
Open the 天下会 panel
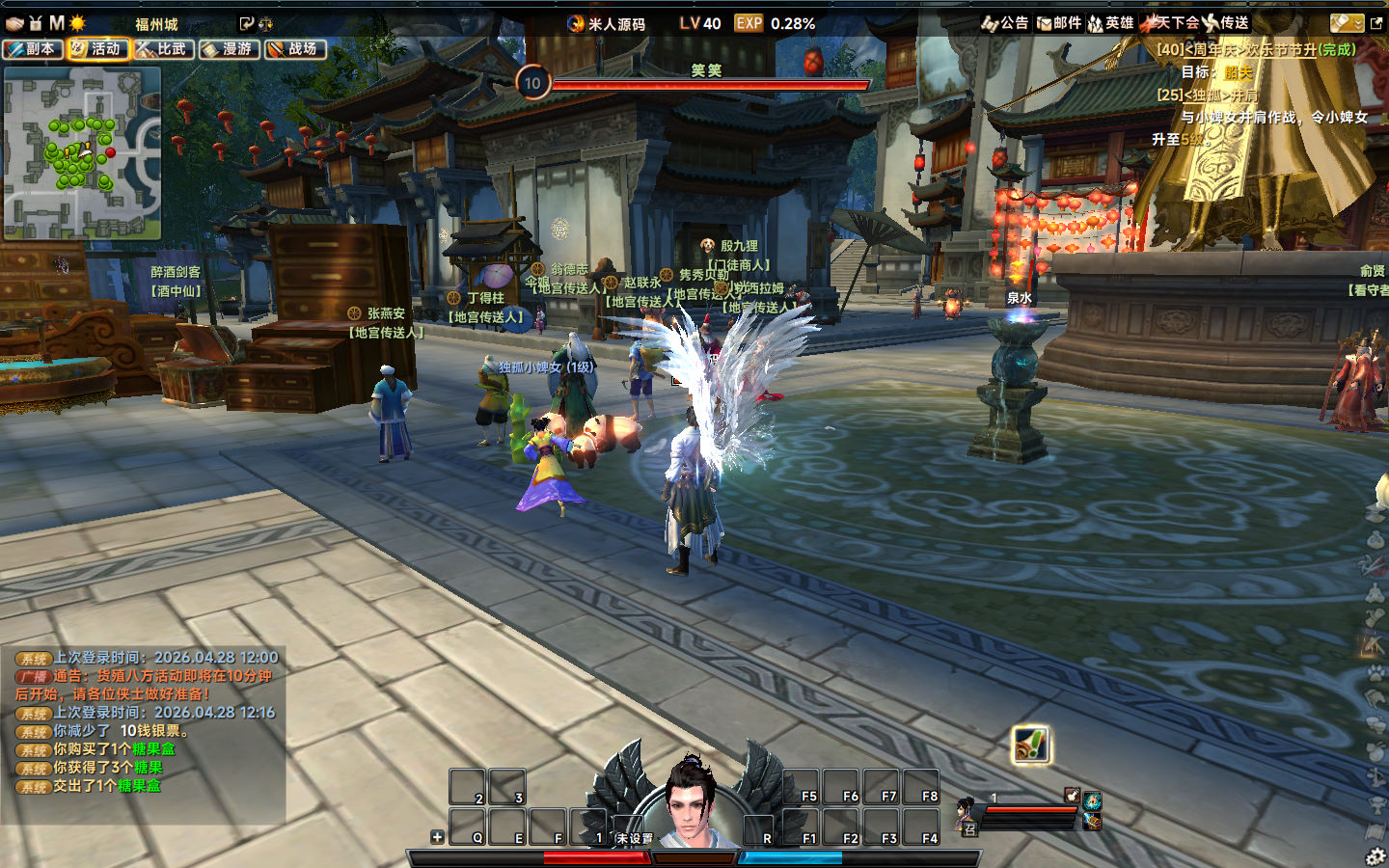click(x=1170, y=23)
